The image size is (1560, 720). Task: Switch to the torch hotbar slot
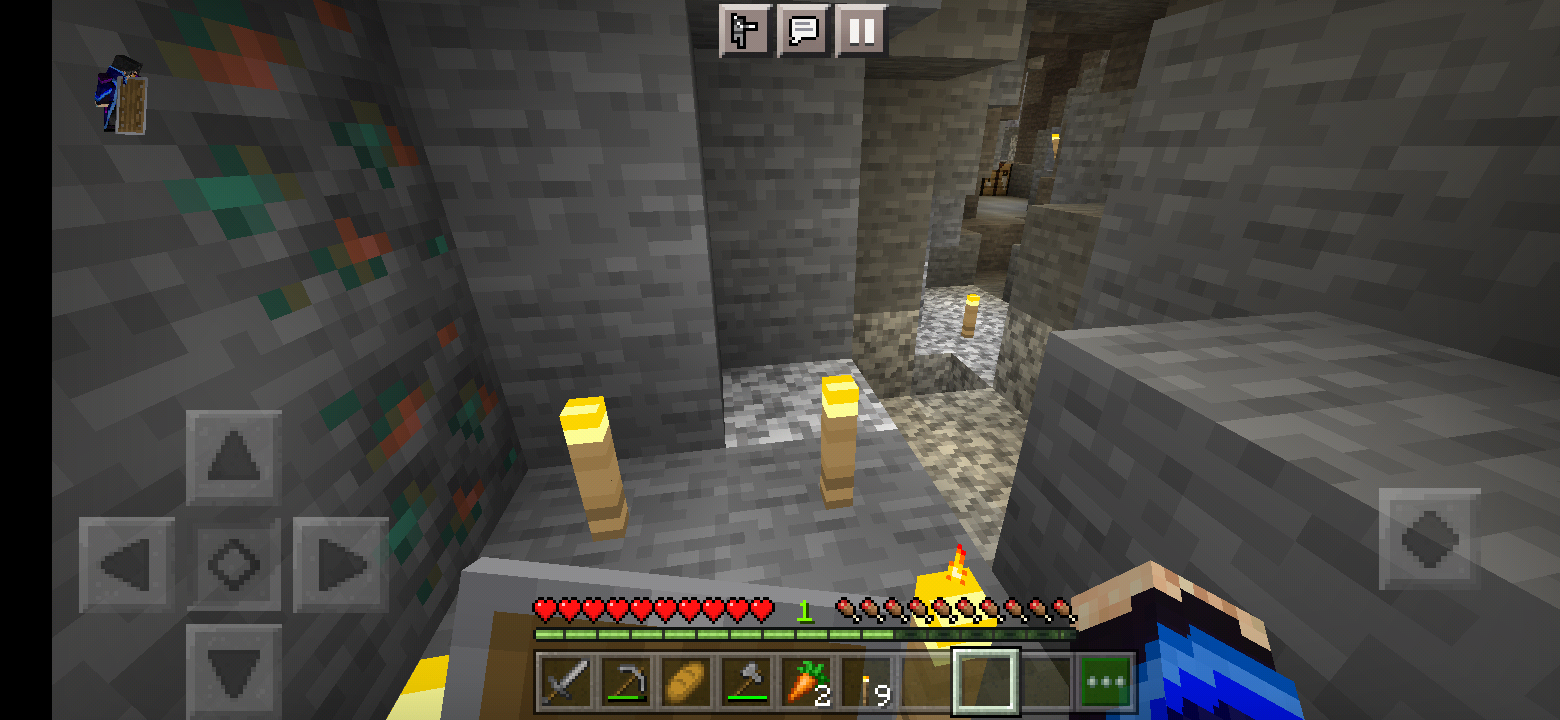point(866,683)
